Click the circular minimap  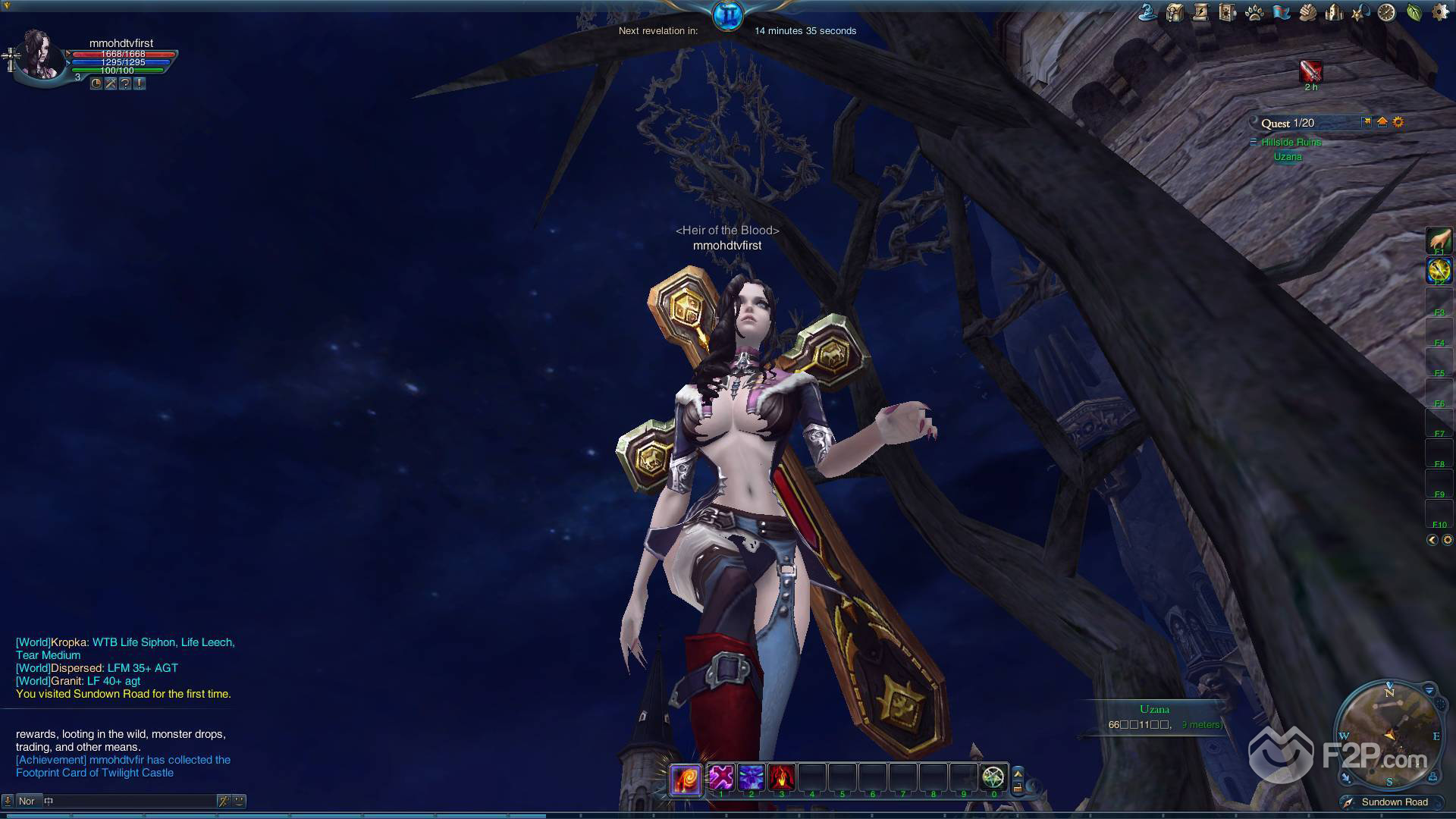(1389, 733)
